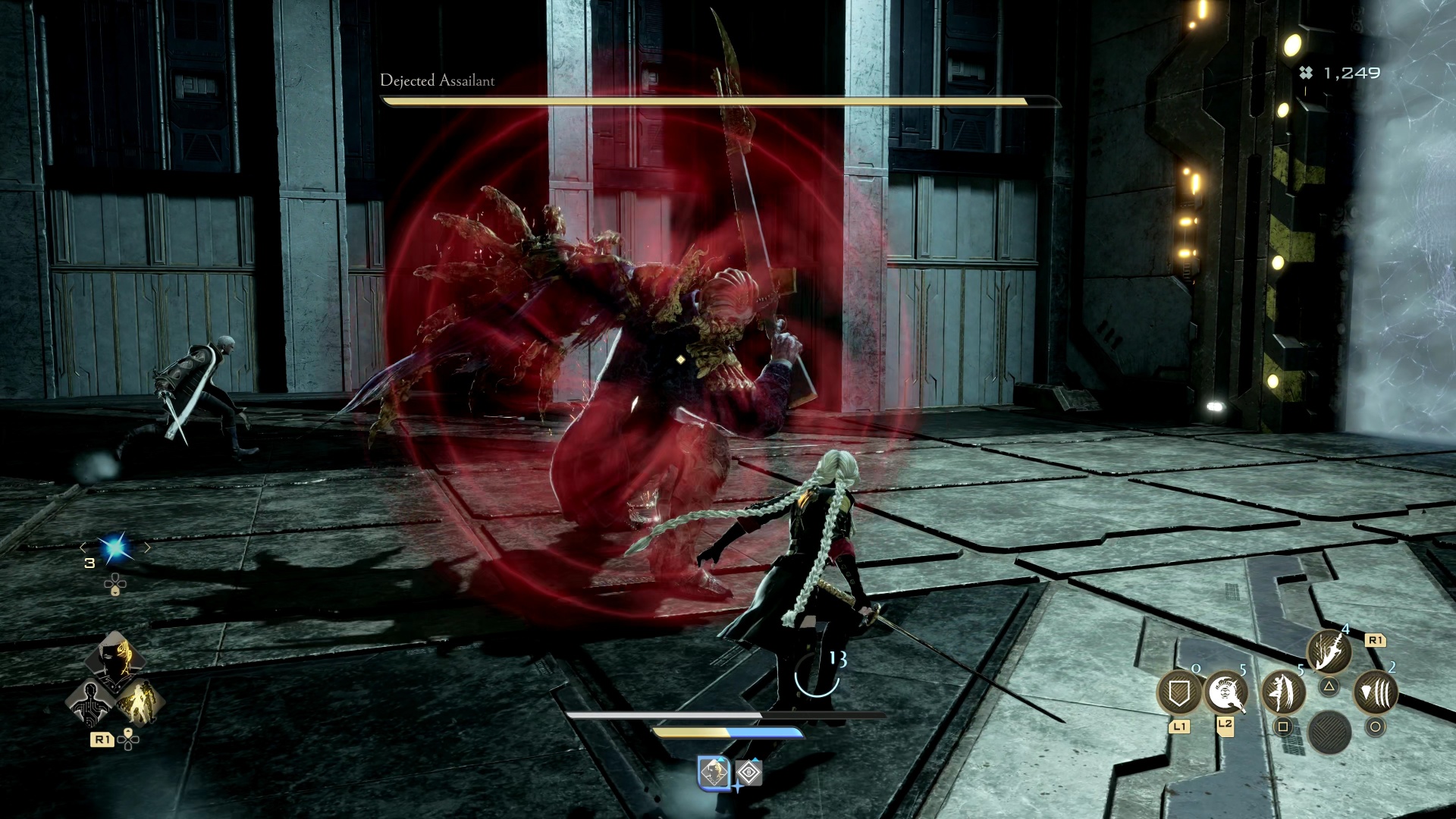The image size is (1456, 819).
Task: Toggle the R1 party-switch prompt
Action: click(103, 739)
